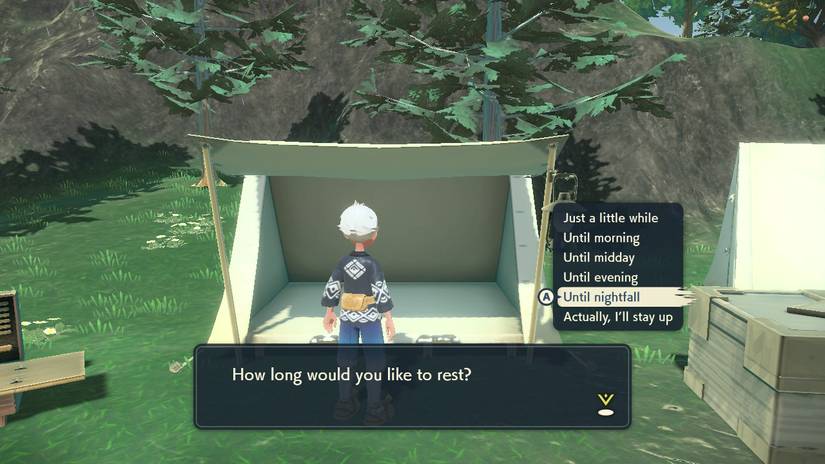Pick the "Until midday" option
825x464 pixels.
tap(600, 258)
